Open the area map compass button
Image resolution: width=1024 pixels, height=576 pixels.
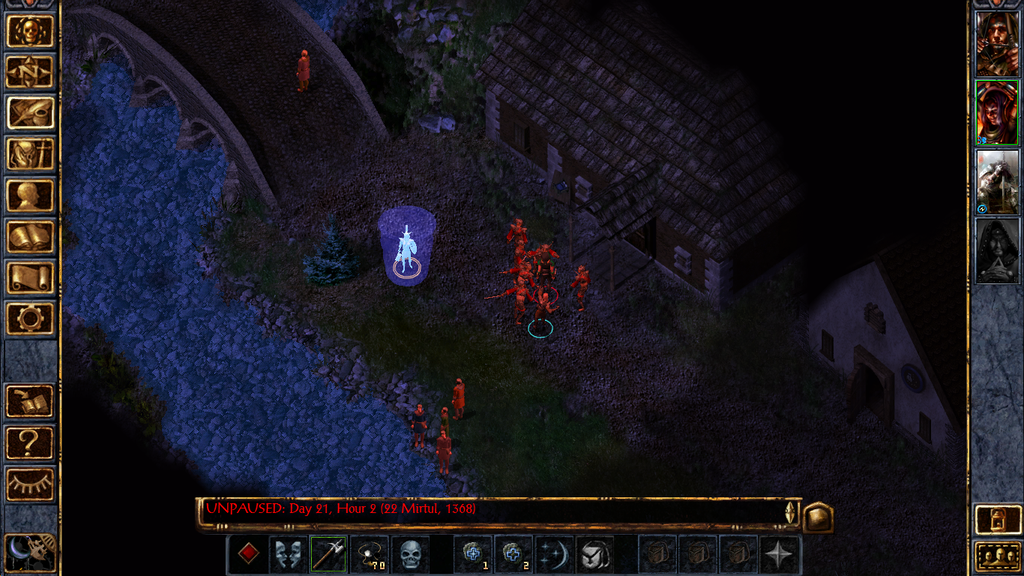[30, 71]
